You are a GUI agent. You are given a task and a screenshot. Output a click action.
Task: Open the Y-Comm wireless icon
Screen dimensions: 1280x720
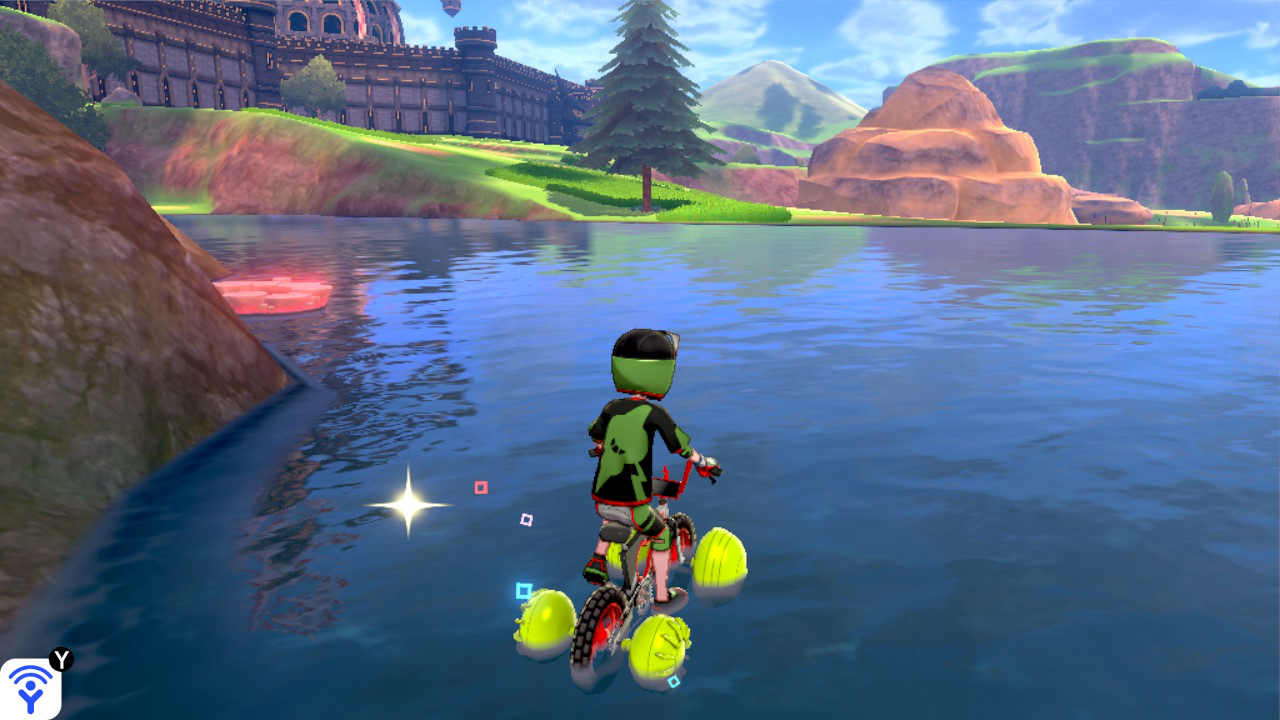31,688
